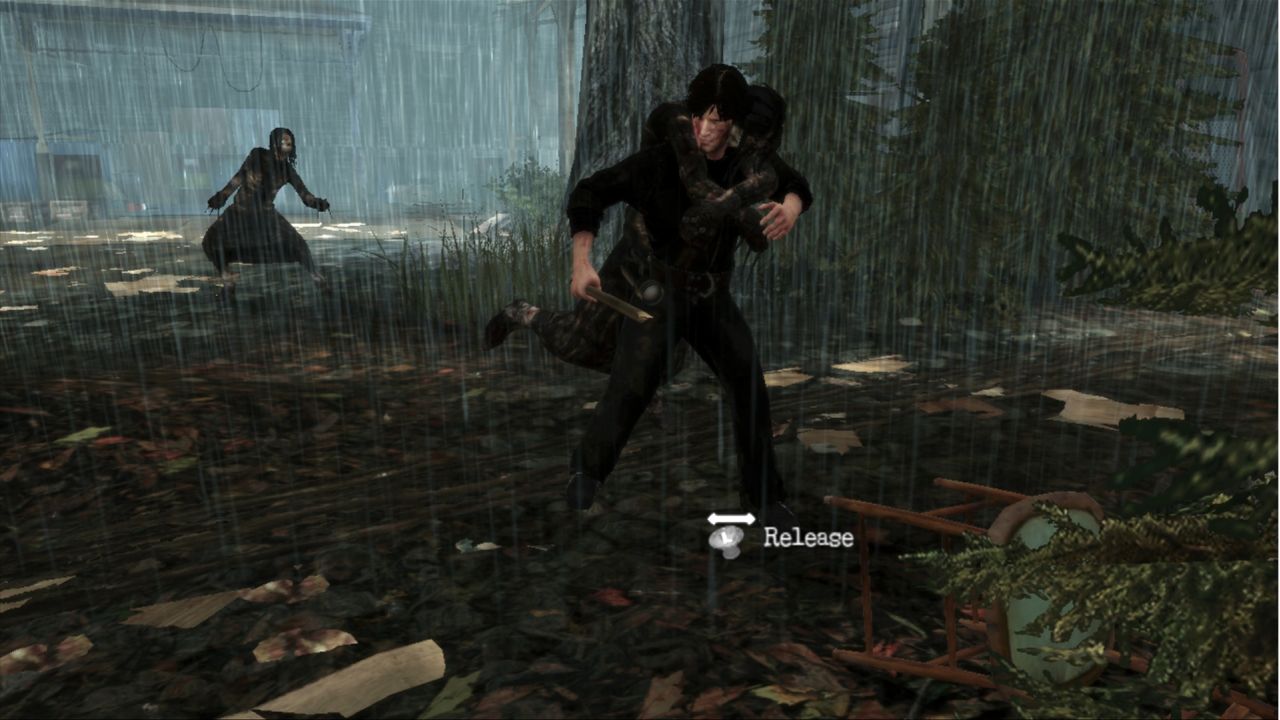This screenshot has width=1280, height=720.
Task: Click the left-right arrow above the stick icon
Action: (732, 519)
